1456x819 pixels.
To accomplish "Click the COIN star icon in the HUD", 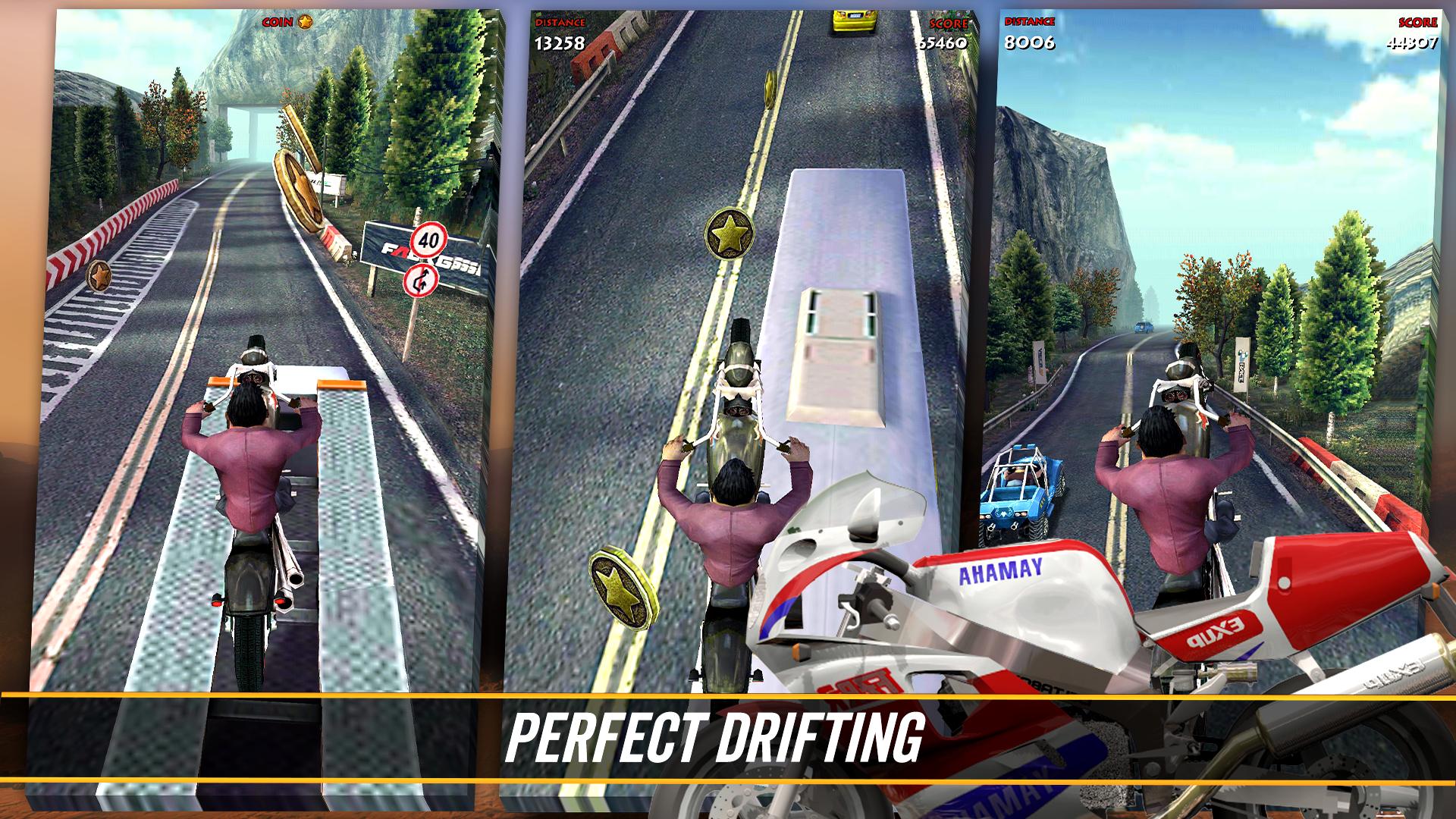I will pyautogui.click(x=303, y=24).
